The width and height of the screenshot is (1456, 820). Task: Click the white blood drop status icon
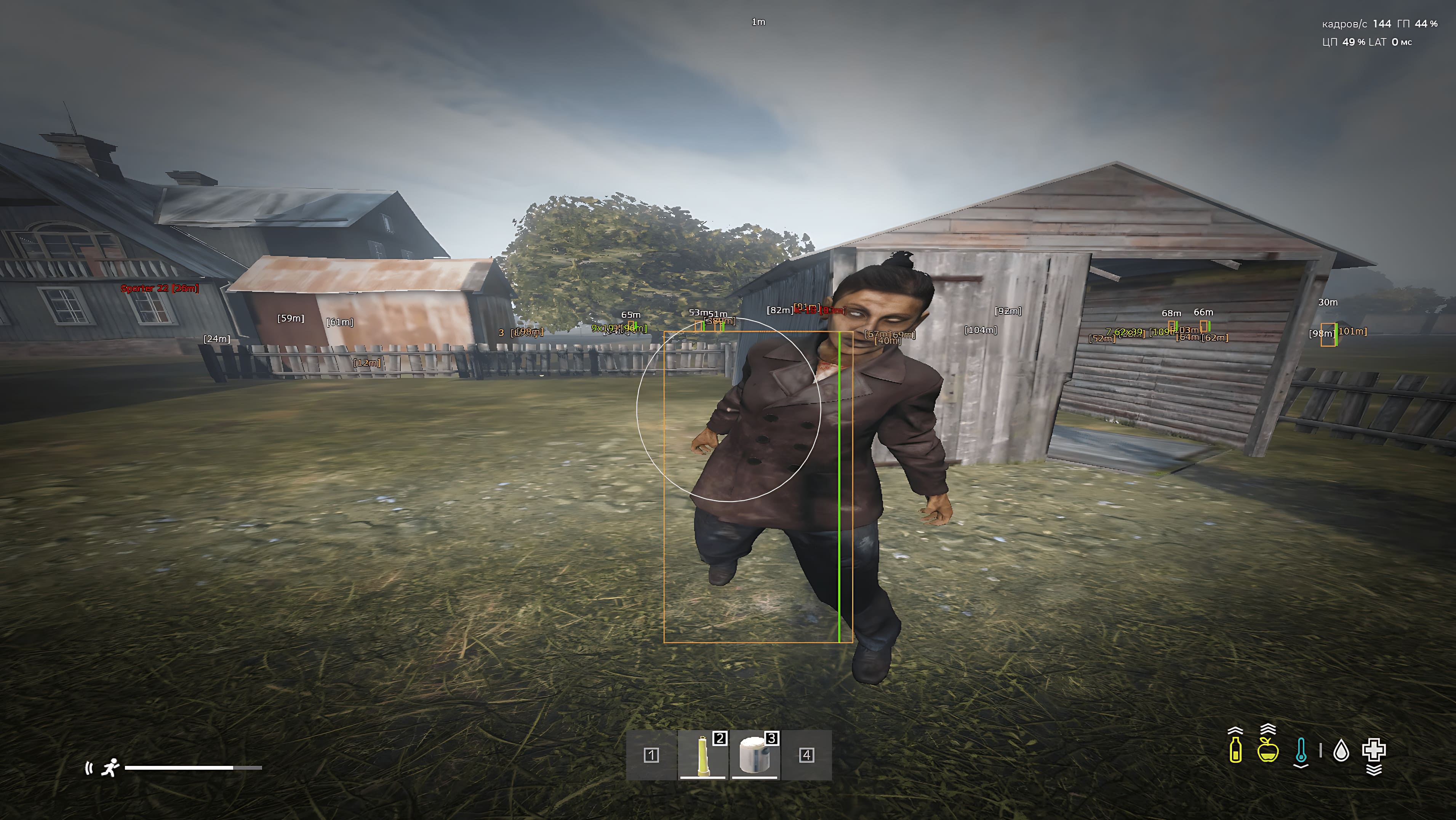pyautogui.click(x=1341, y=750)
